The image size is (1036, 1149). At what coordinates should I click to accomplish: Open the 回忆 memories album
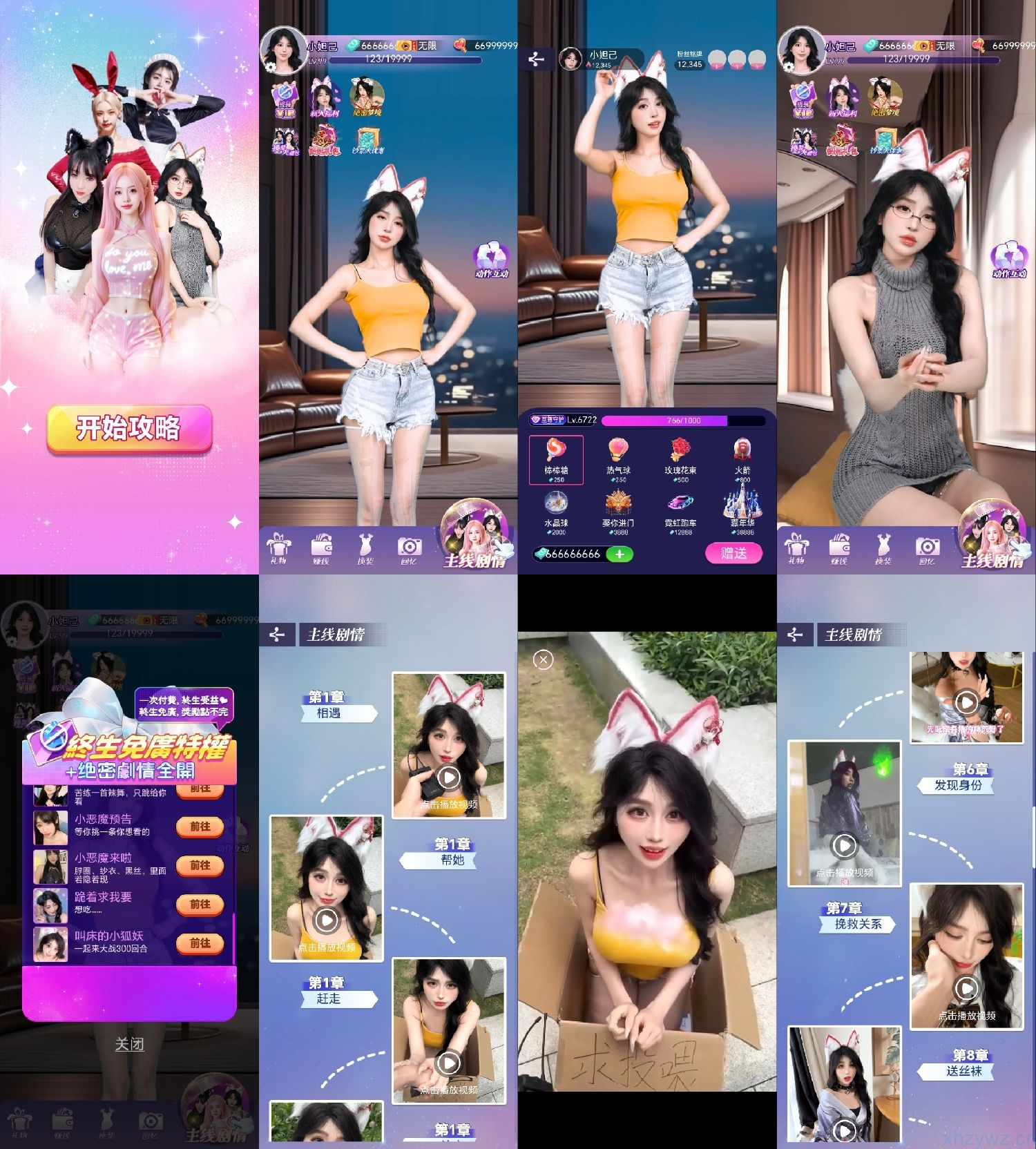(x=410, y=549)
